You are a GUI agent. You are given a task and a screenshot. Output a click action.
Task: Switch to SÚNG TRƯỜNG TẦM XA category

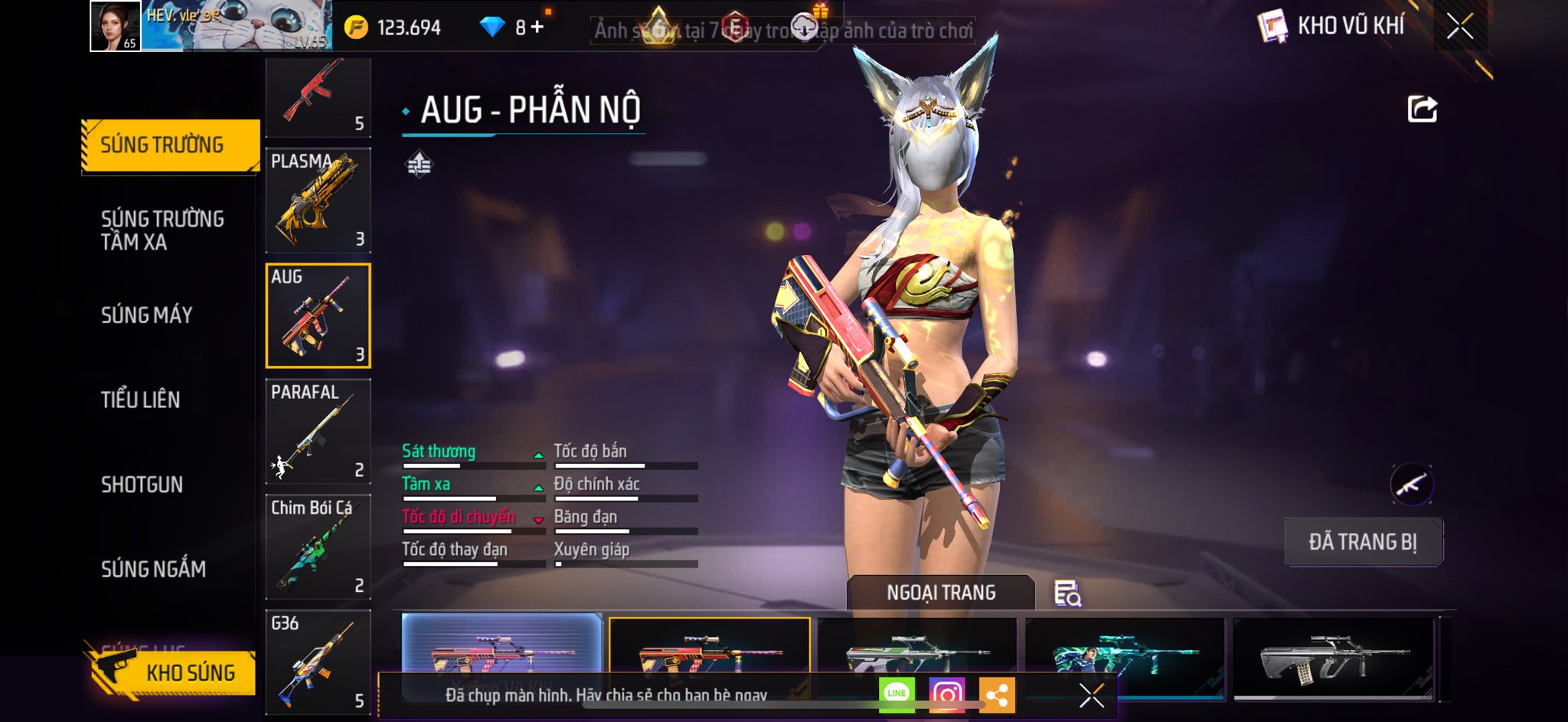click(162, 230)
